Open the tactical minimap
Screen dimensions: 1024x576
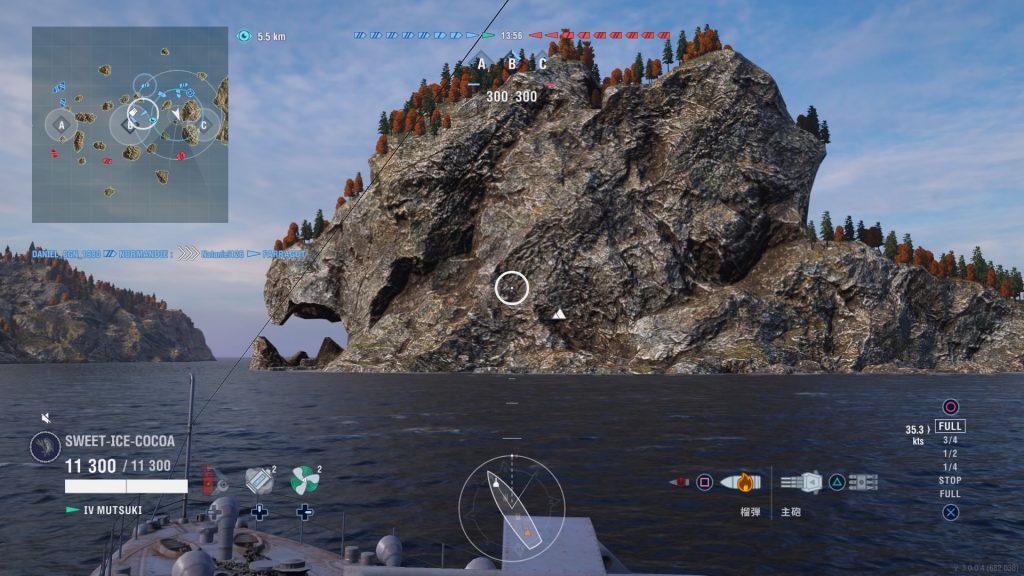[130, 124]
